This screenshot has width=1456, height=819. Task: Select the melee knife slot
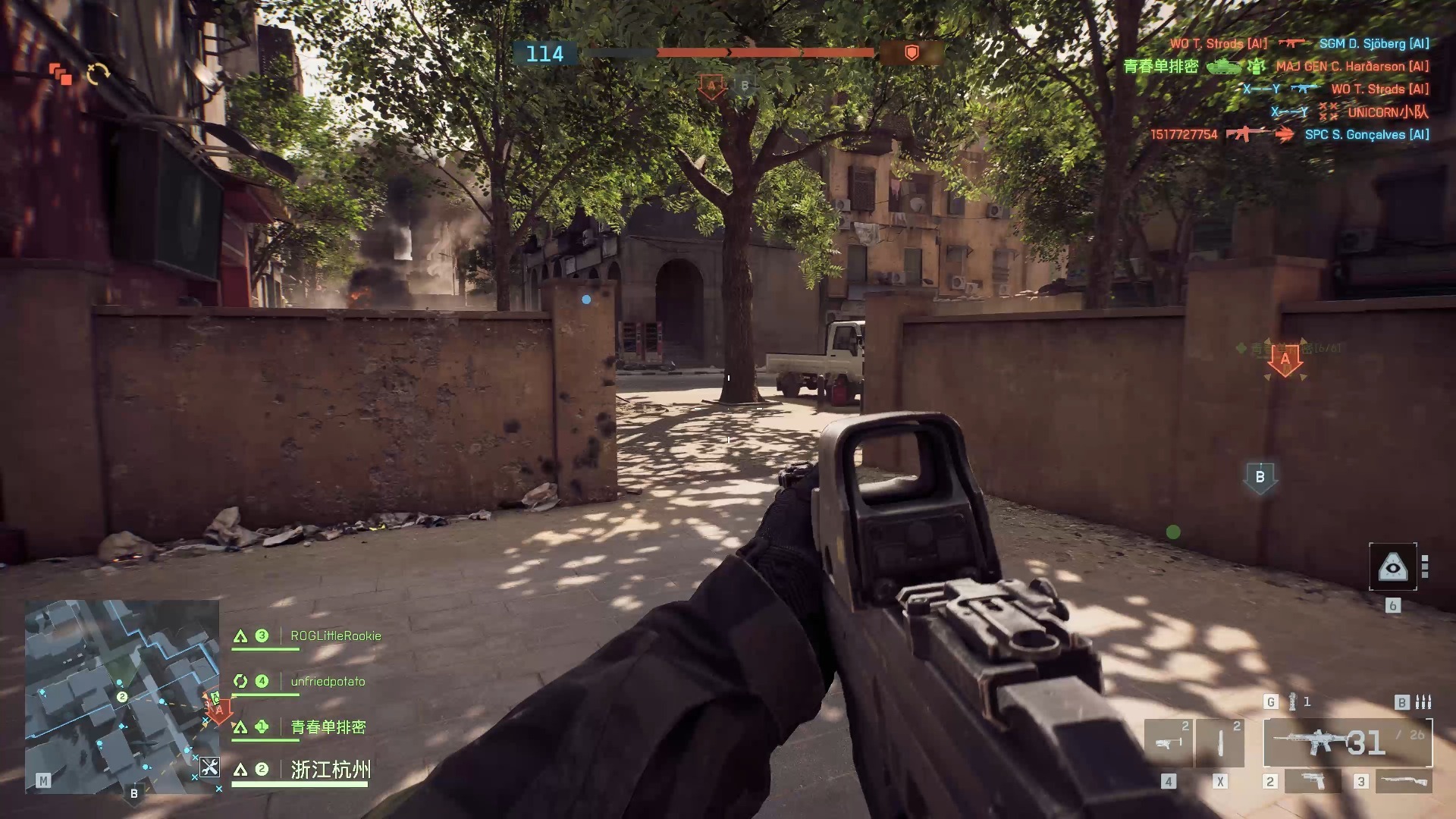1219,742
